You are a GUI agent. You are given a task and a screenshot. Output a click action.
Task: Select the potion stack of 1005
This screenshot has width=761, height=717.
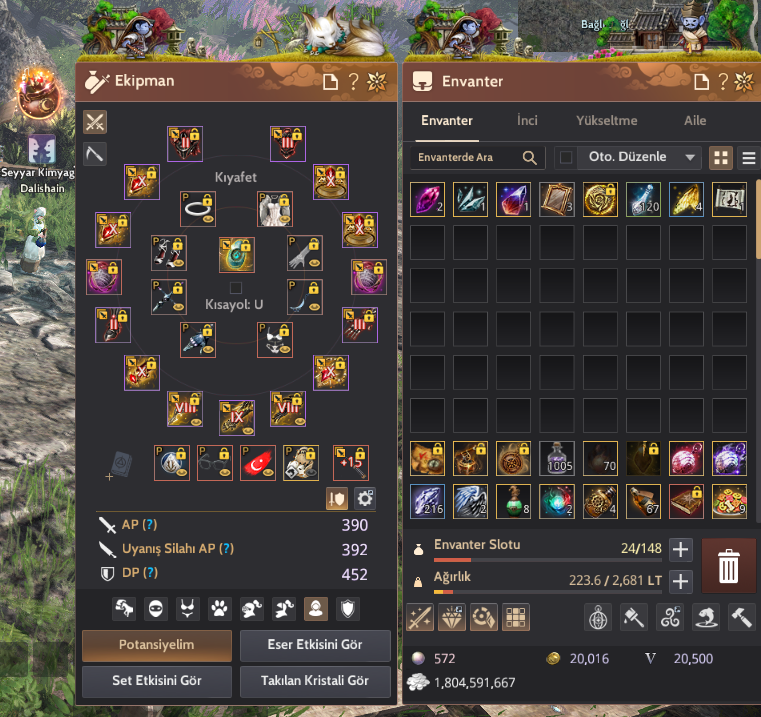(x=558, y=458)
